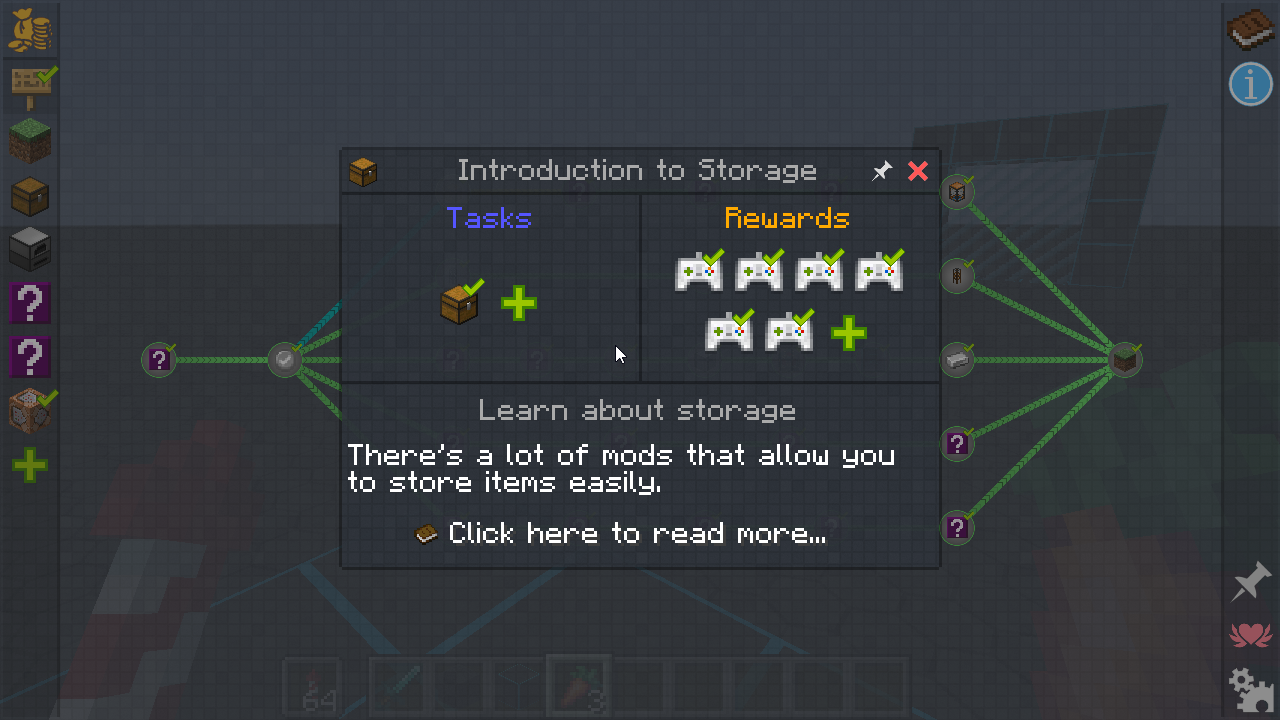Close the Introduction to Storage quest window
Image resolution: width=1280 pixels, height=720 pixels.
[x=917, y=171]
